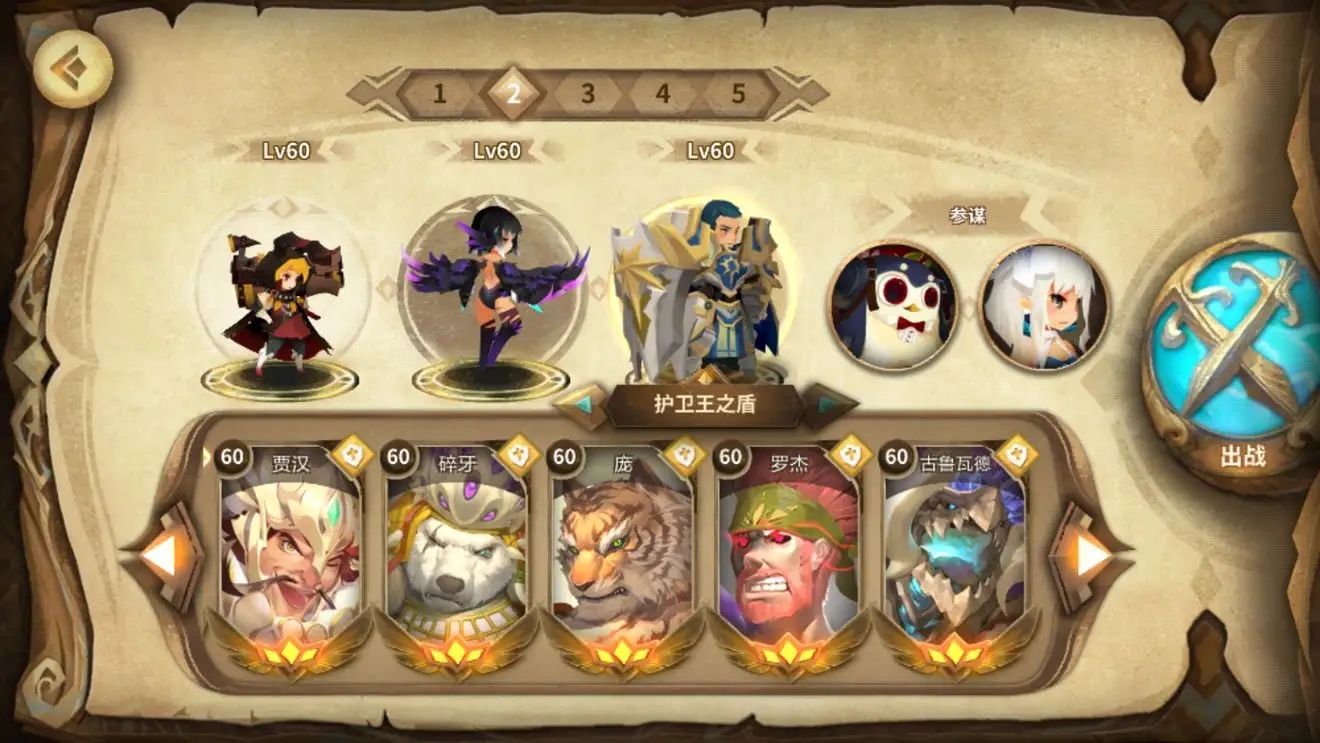The width and height of the screenshot is (1320, 743).
Task: Show previous hero cards with left orange arrow
Action: [x=160, y=556]
